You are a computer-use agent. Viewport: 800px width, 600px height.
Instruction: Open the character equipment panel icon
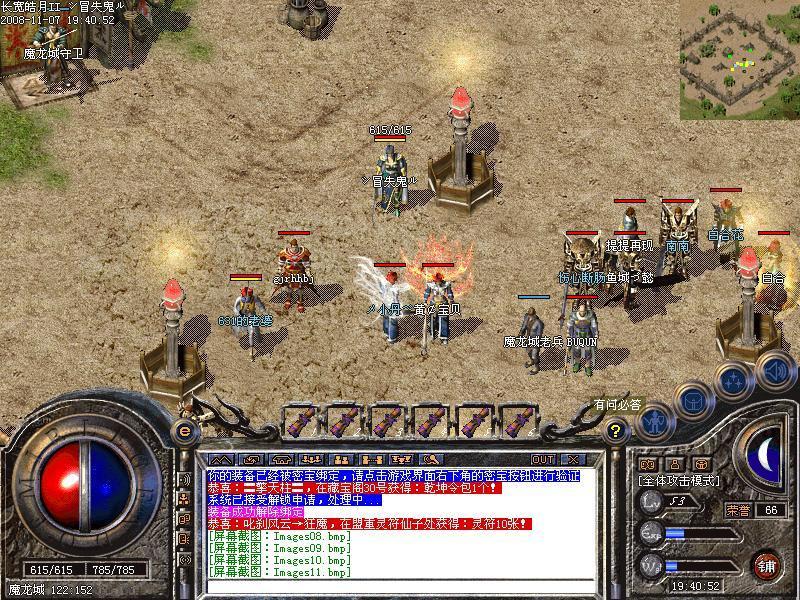tap(655, 421)
